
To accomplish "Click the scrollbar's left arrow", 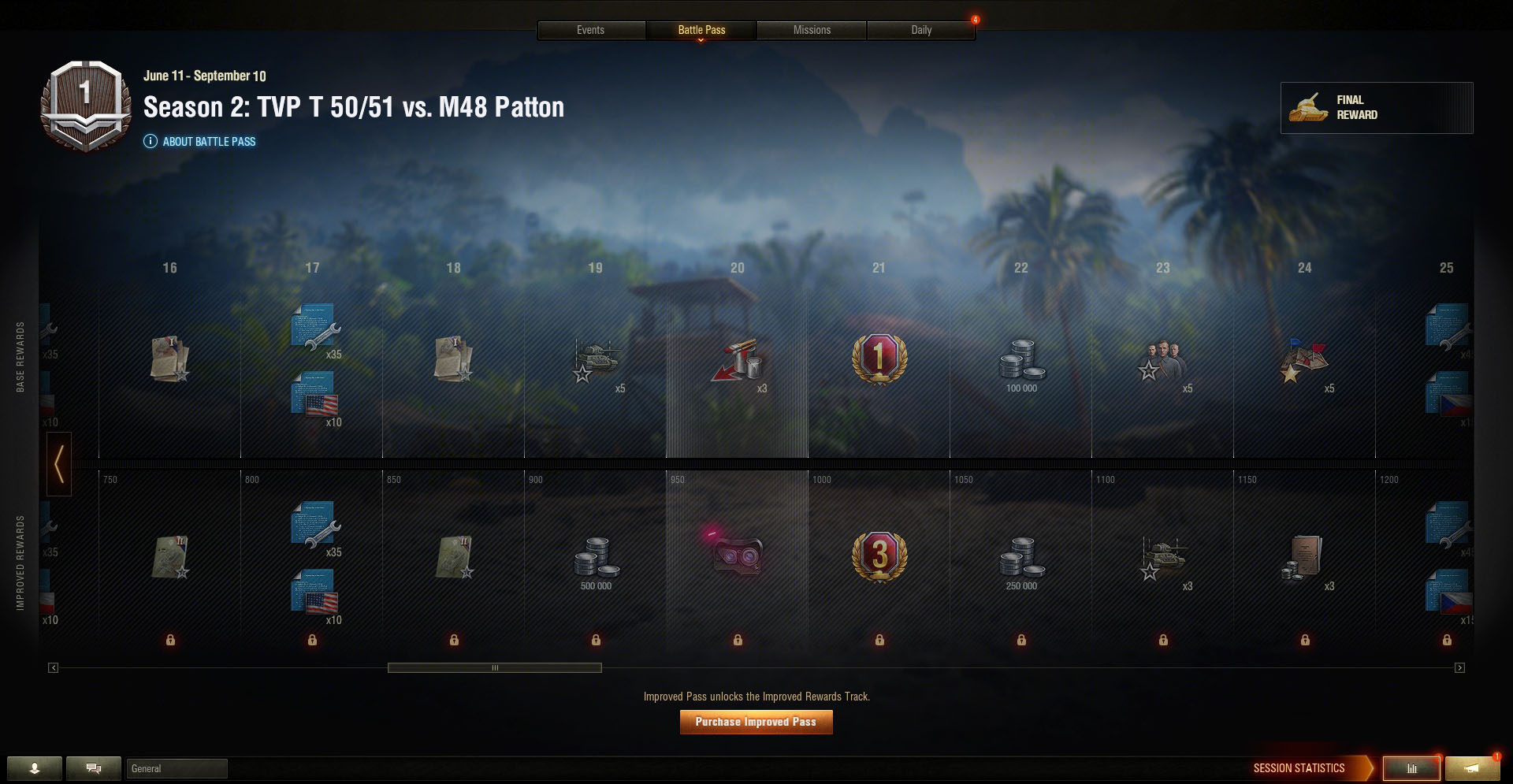I will (x=53, y=668).
